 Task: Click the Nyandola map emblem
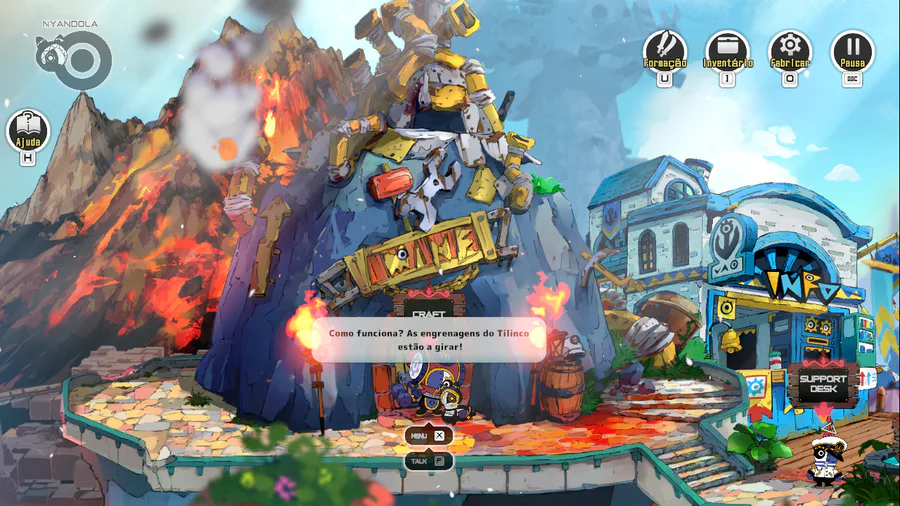(70, 58)
